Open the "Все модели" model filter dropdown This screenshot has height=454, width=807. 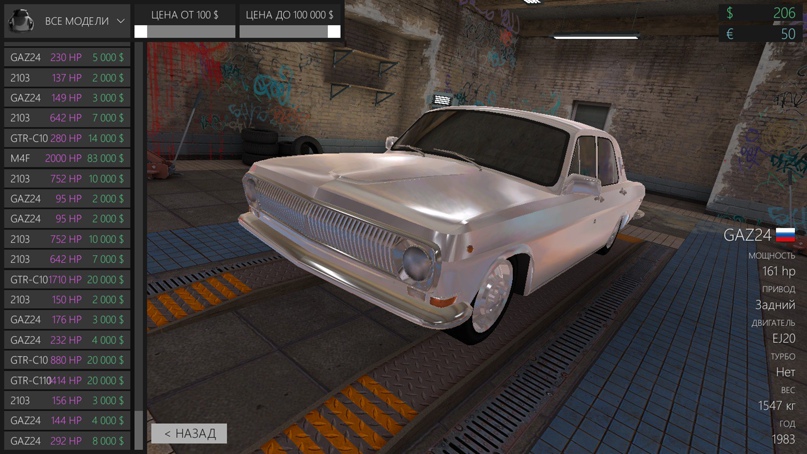(x=68, y=20)
